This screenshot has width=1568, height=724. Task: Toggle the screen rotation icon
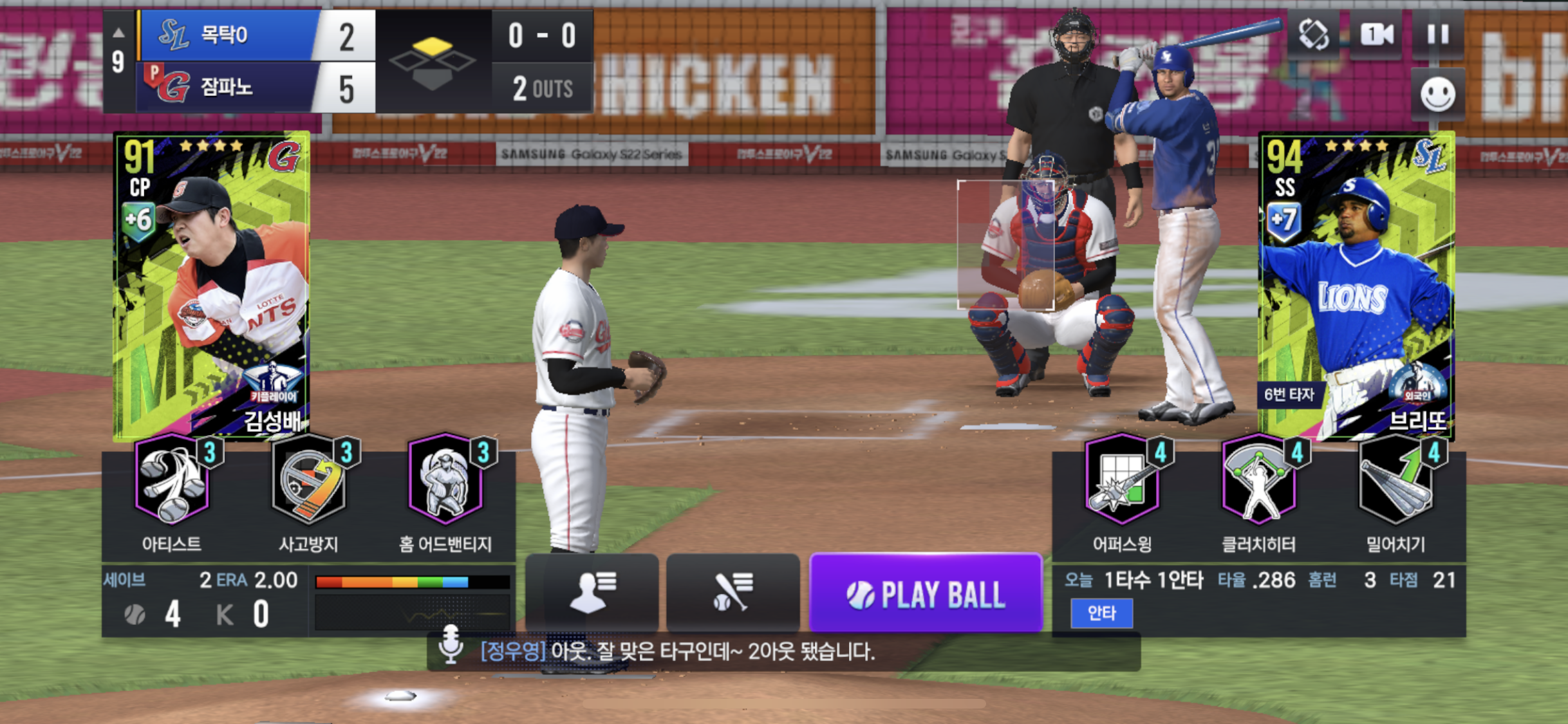coord(1313,34)
